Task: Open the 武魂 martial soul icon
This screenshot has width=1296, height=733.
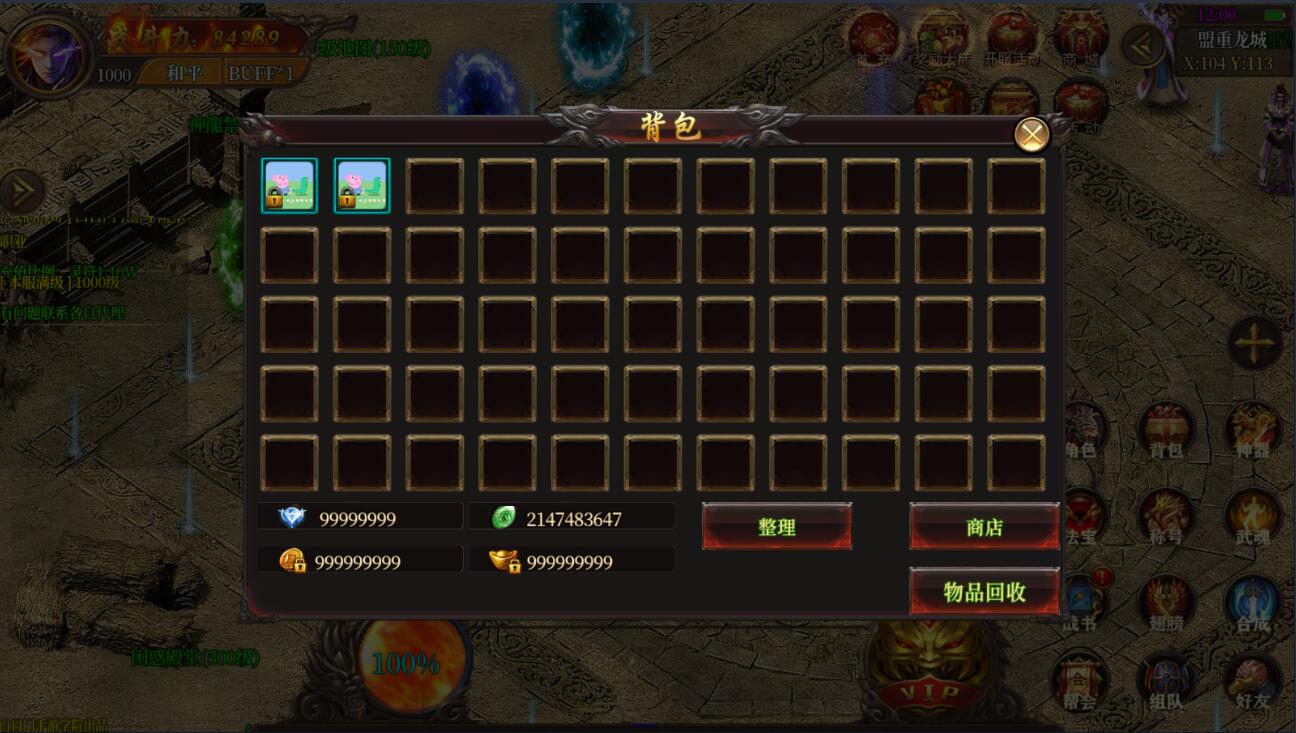Action: point(1252,518)
